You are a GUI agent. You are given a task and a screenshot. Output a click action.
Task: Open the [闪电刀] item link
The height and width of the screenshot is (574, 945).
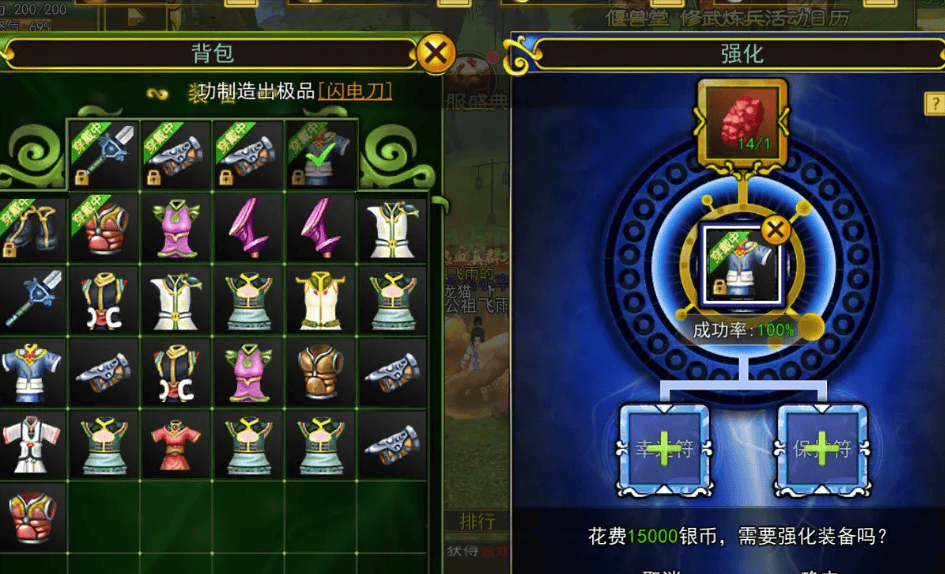tap(355, 92)
